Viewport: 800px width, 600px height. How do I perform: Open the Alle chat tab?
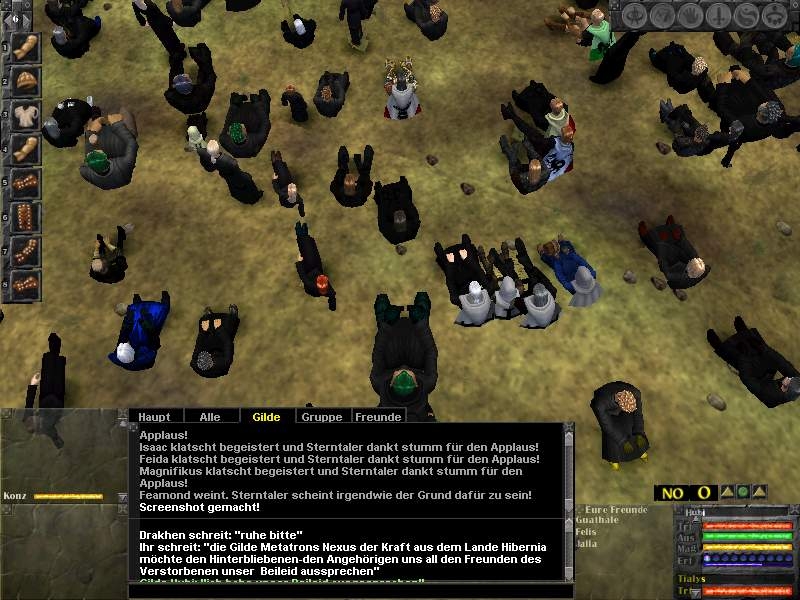210,416
